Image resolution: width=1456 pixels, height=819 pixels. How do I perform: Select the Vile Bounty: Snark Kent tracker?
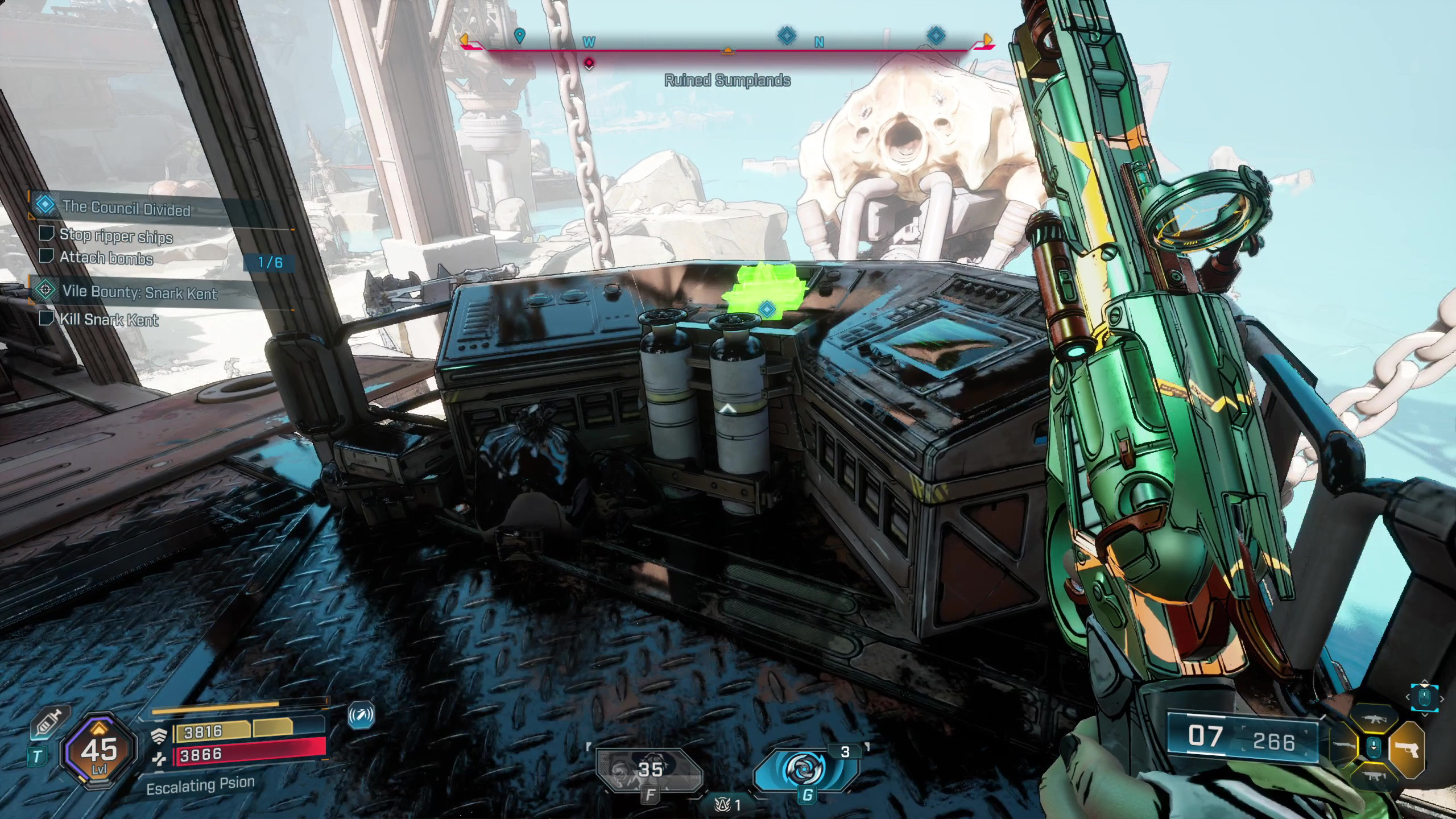(x=139, y=293)
